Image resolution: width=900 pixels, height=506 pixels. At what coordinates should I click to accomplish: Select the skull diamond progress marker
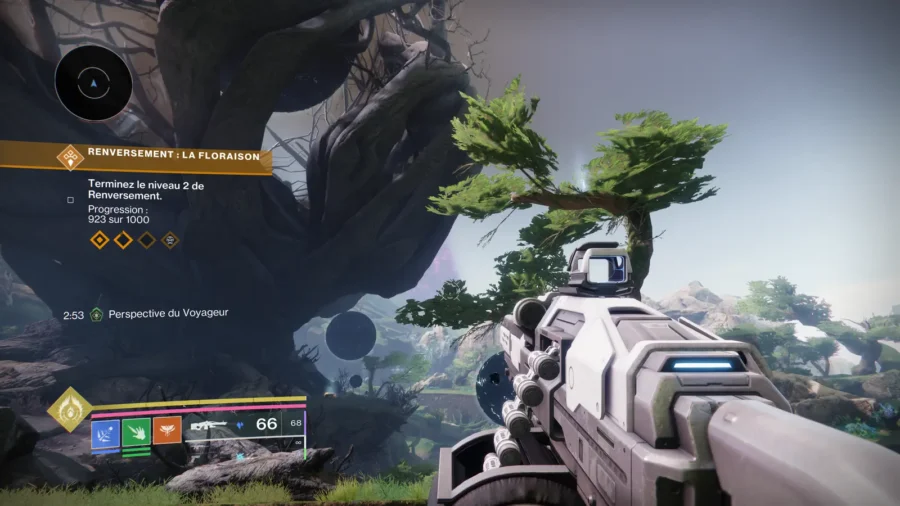171,240
